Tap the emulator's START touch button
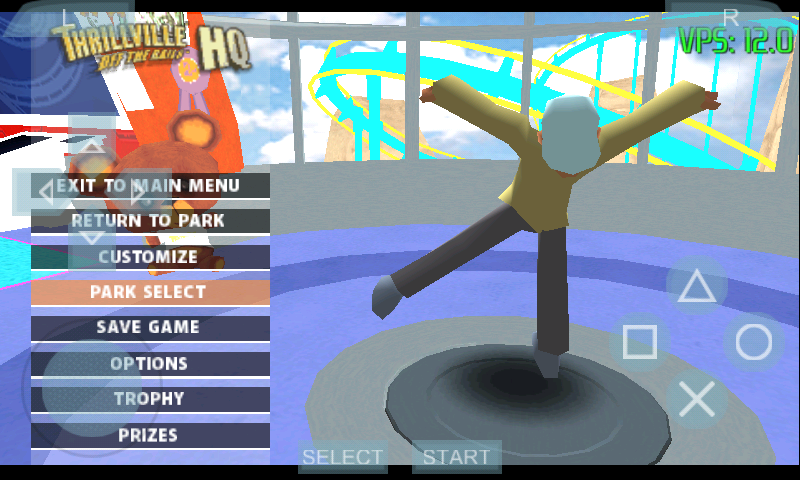Image resolution: width=800 pixels, height=480 pixels. pos(456,457)
